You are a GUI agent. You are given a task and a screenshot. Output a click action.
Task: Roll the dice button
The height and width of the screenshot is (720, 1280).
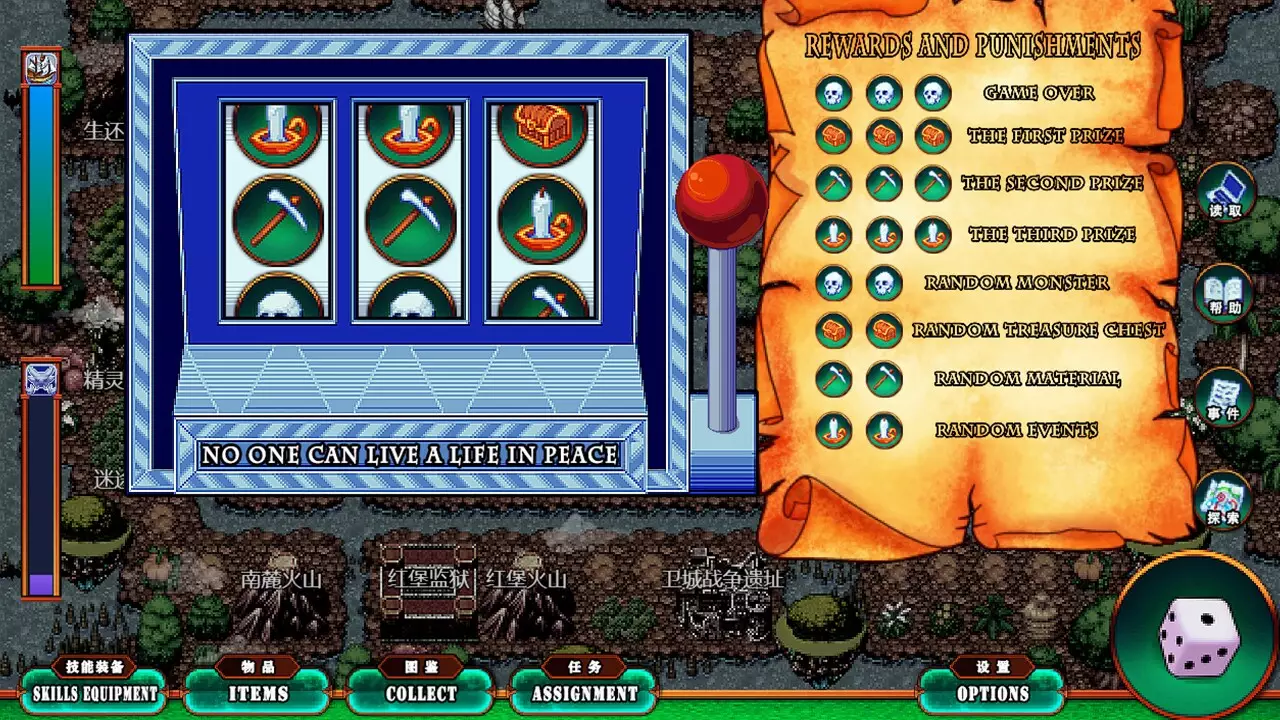tap(1198, 637)
